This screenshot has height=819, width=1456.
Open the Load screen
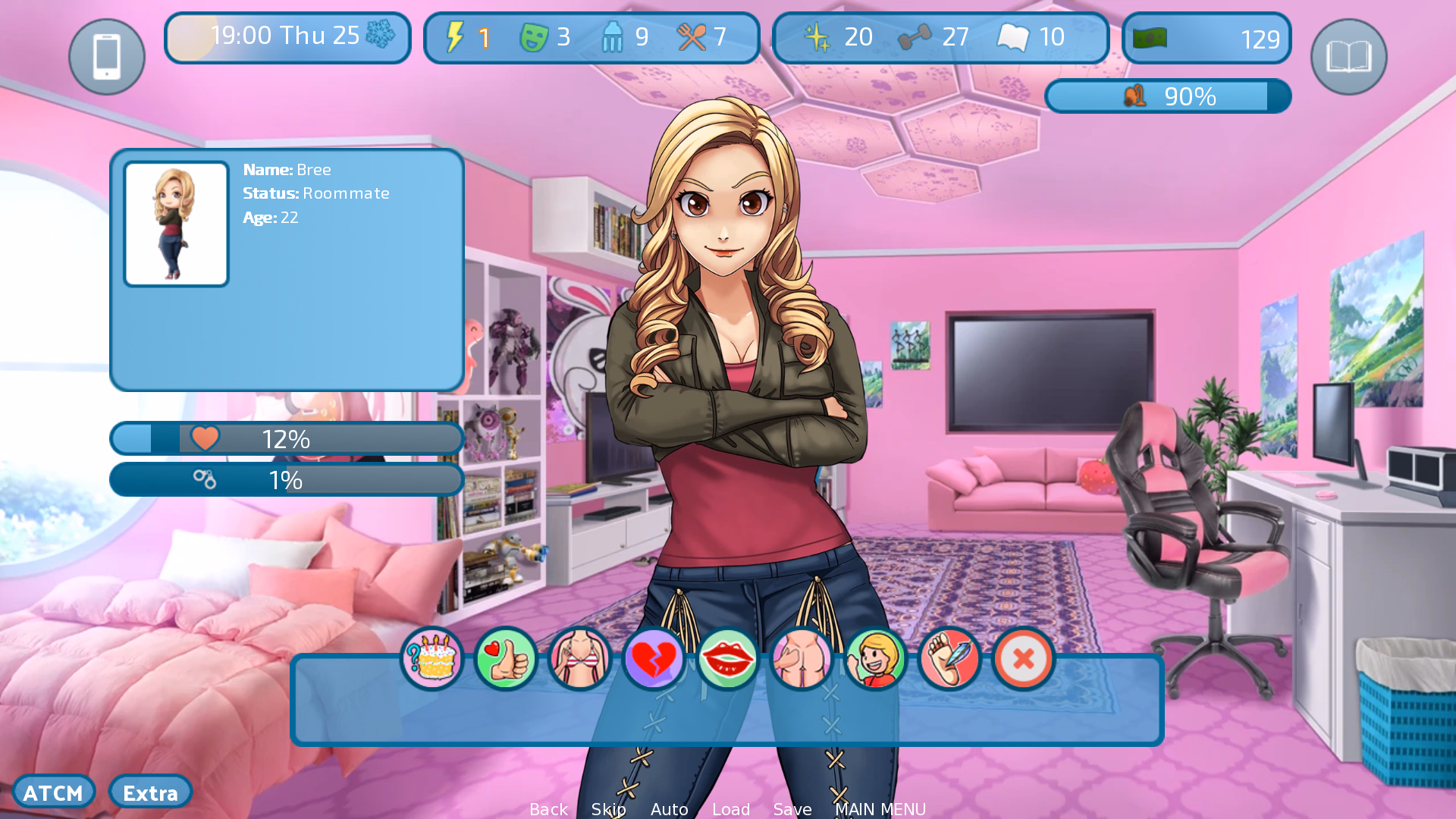pos(731,809)
